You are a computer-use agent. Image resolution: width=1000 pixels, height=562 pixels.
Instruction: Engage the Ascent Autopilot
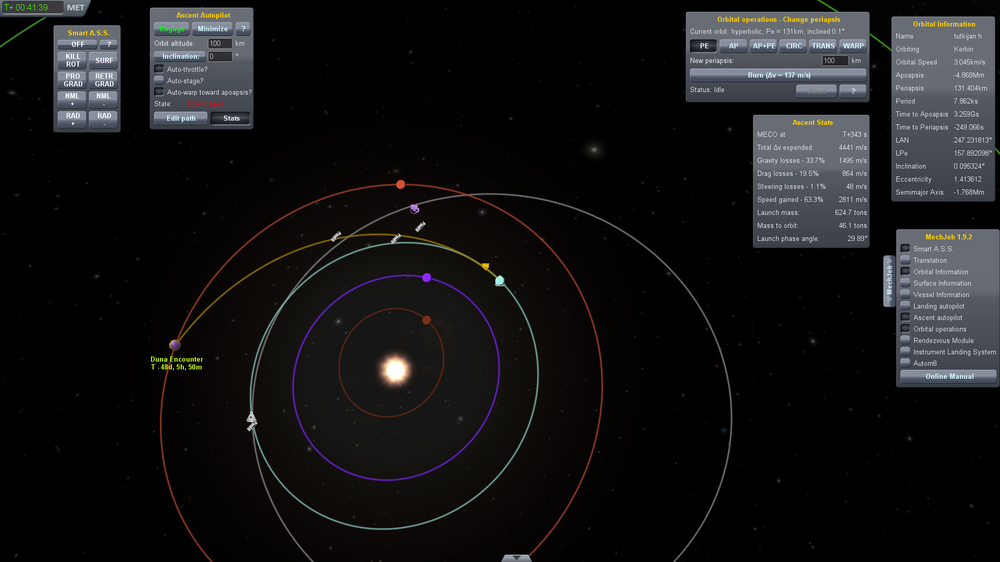[x=171, y=29]
